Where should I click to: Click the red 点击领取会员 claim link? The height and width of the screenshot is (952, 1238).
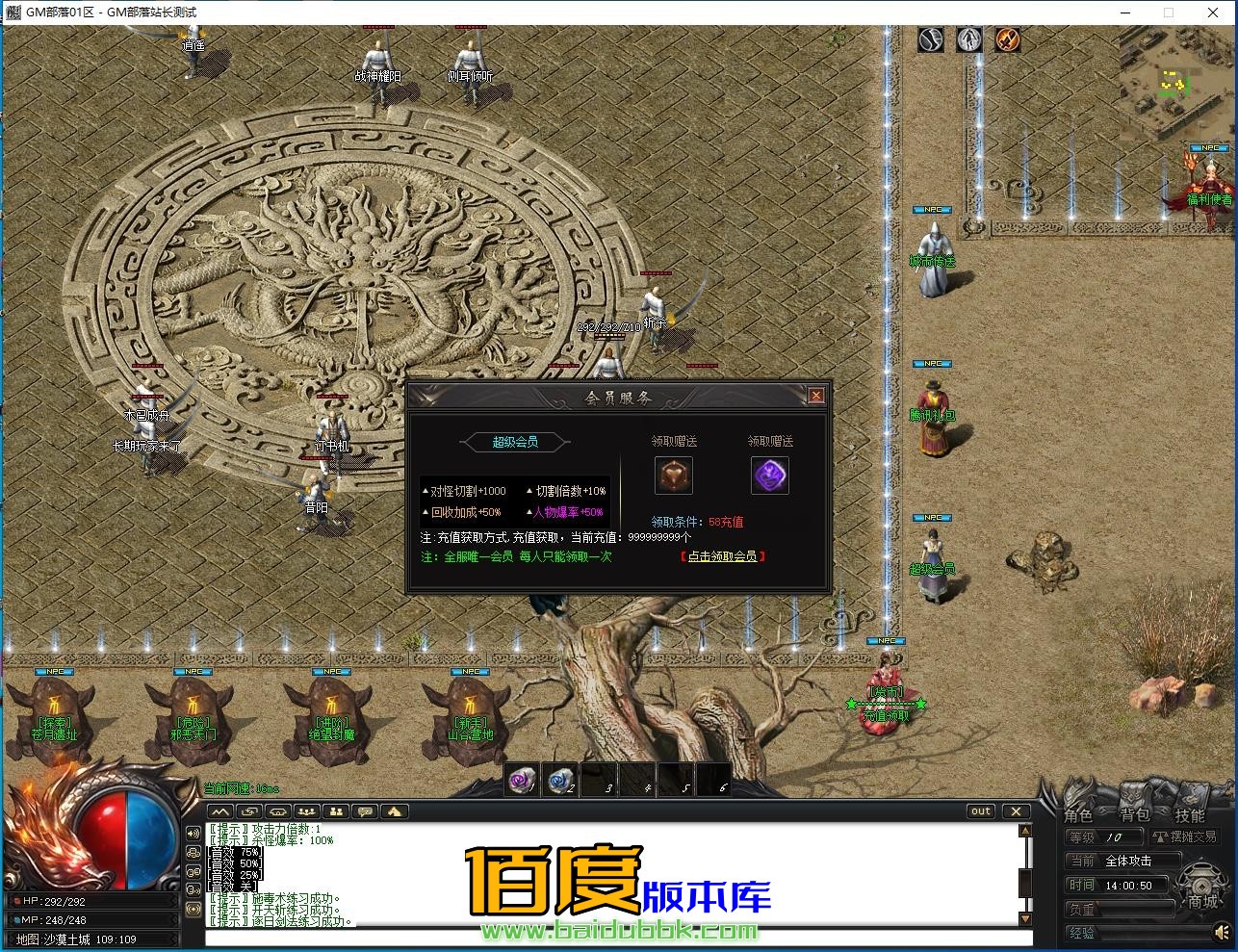coord(723,556)
